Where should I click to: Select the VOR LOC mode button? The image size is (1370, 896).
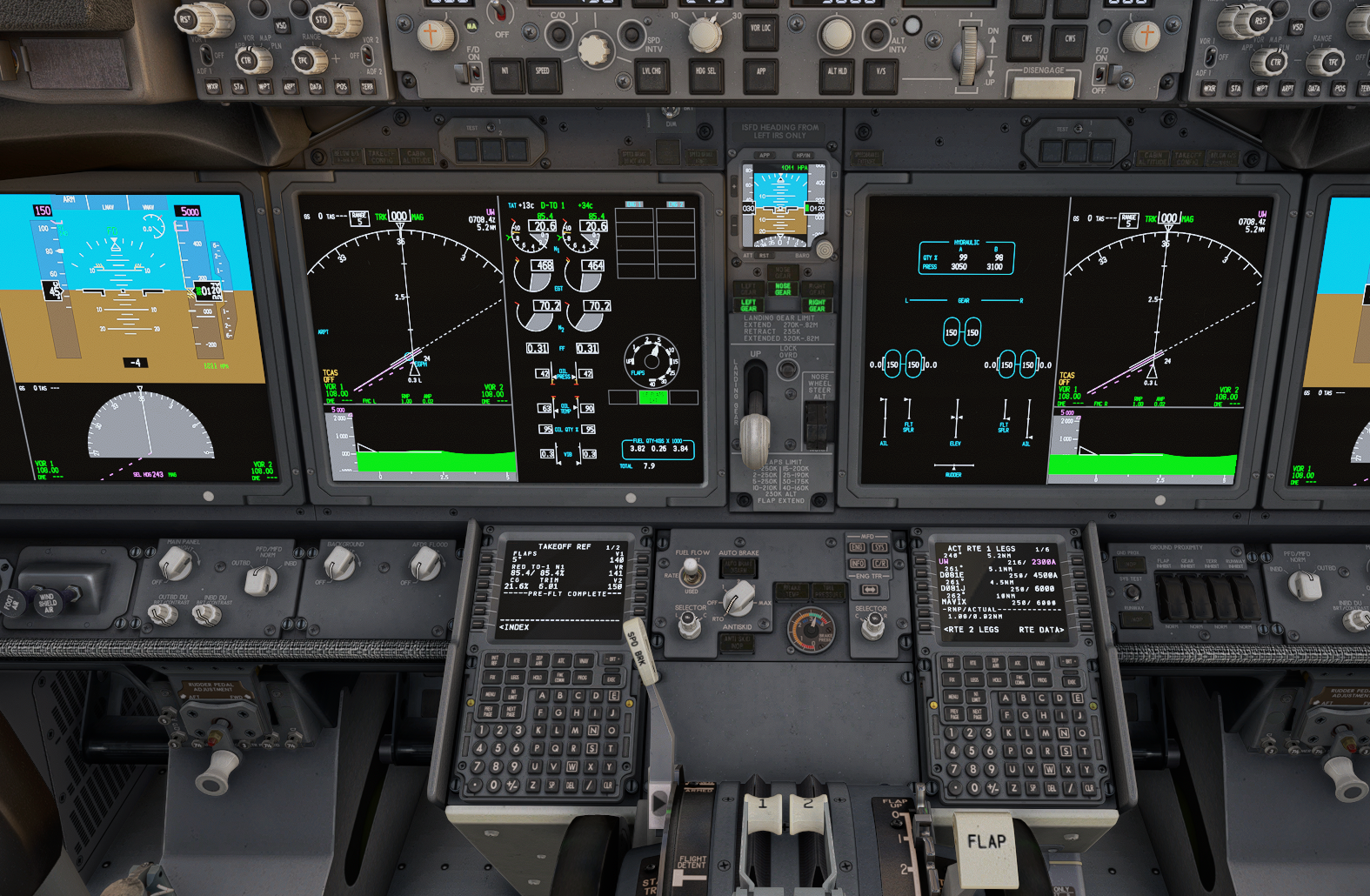click(760, 30)
